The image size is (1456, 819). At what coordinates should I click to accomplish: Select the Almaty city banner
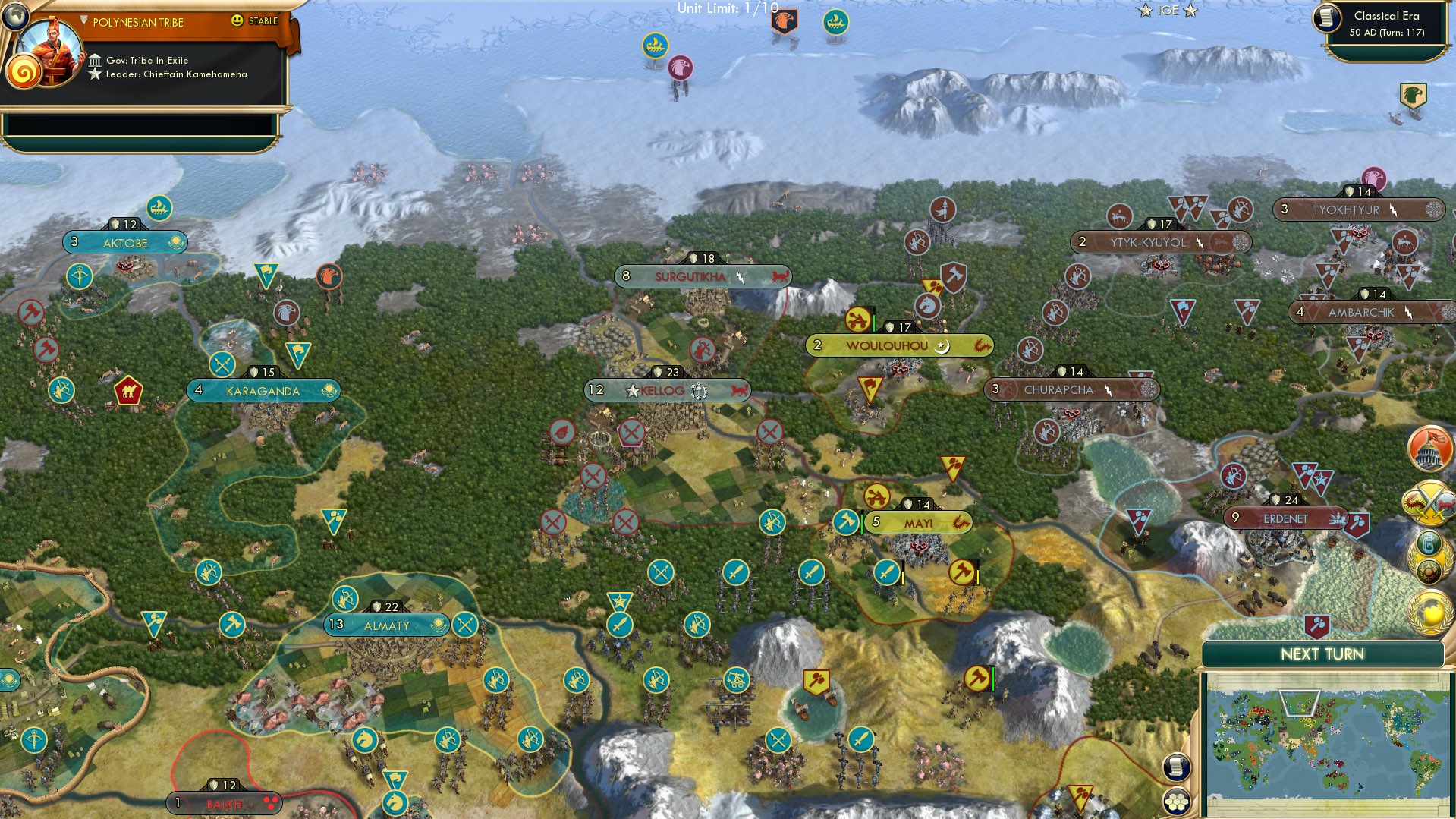[x=385, y=625]
